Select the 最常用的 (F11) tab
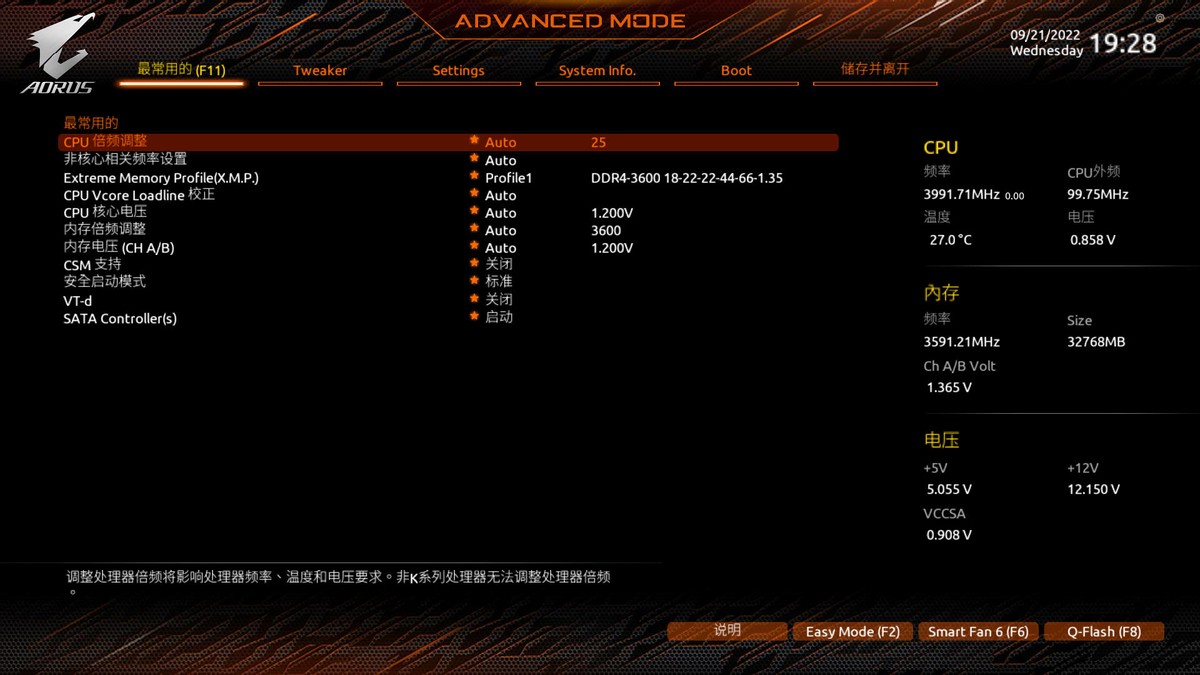The height and width of the screenshot is (675, 1200). 181,70
